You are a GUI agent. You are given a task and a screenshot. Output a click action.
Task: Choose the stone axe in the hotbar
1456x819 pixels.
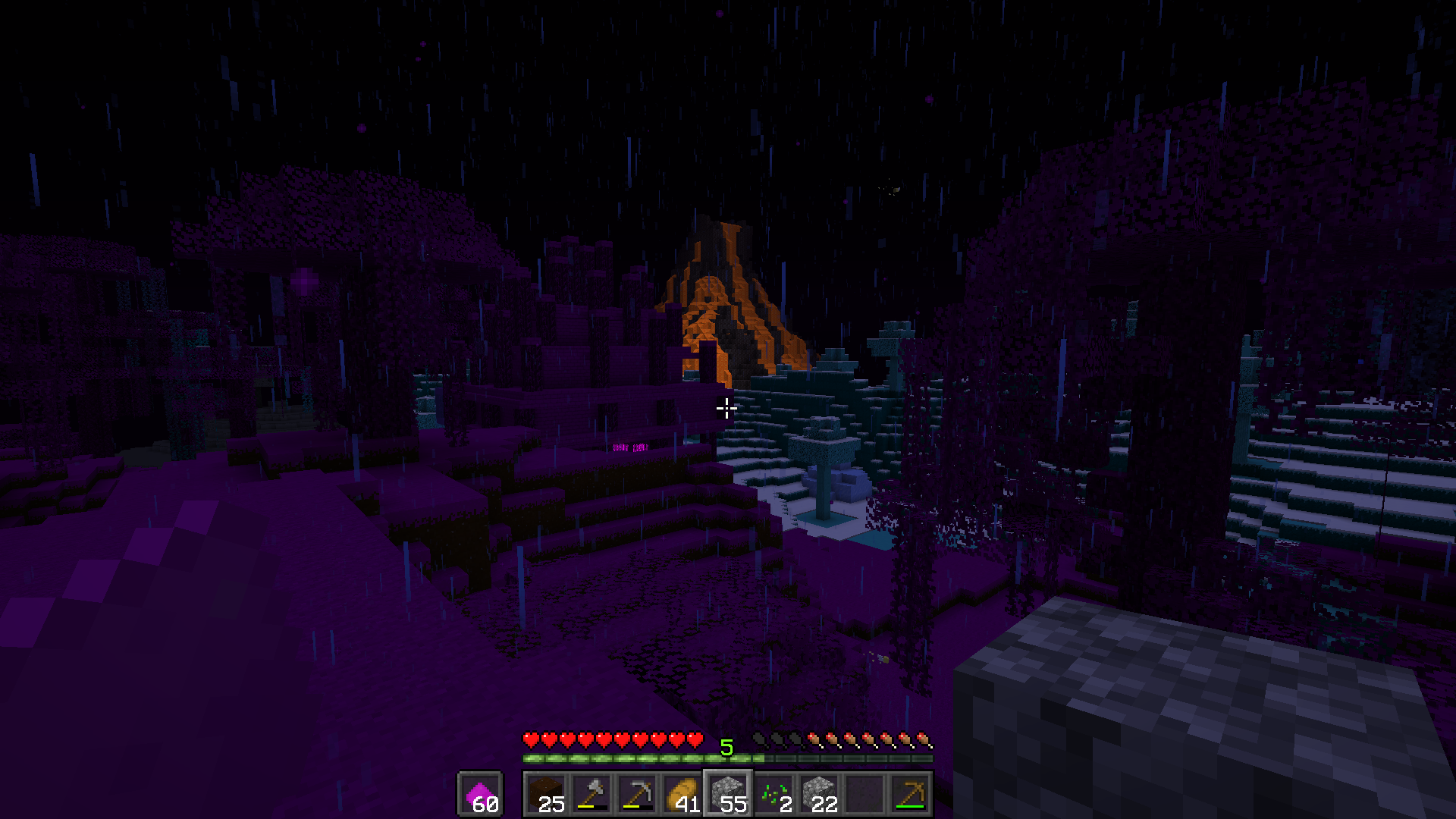(x=591, y=794)
